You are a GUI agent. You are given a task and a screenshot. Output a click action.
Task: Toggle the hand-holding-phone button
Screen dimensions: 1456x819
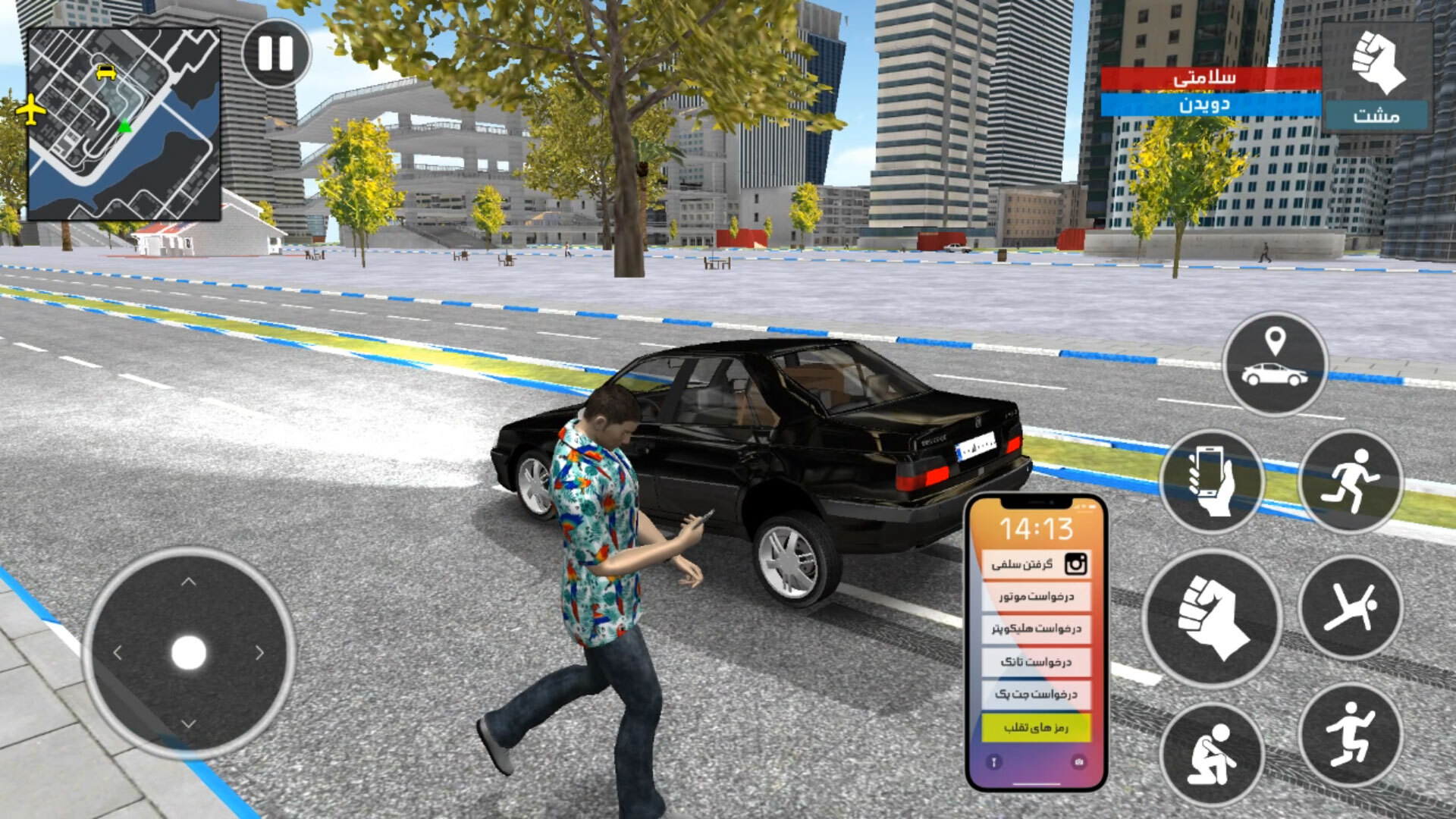click(1211, 481)
